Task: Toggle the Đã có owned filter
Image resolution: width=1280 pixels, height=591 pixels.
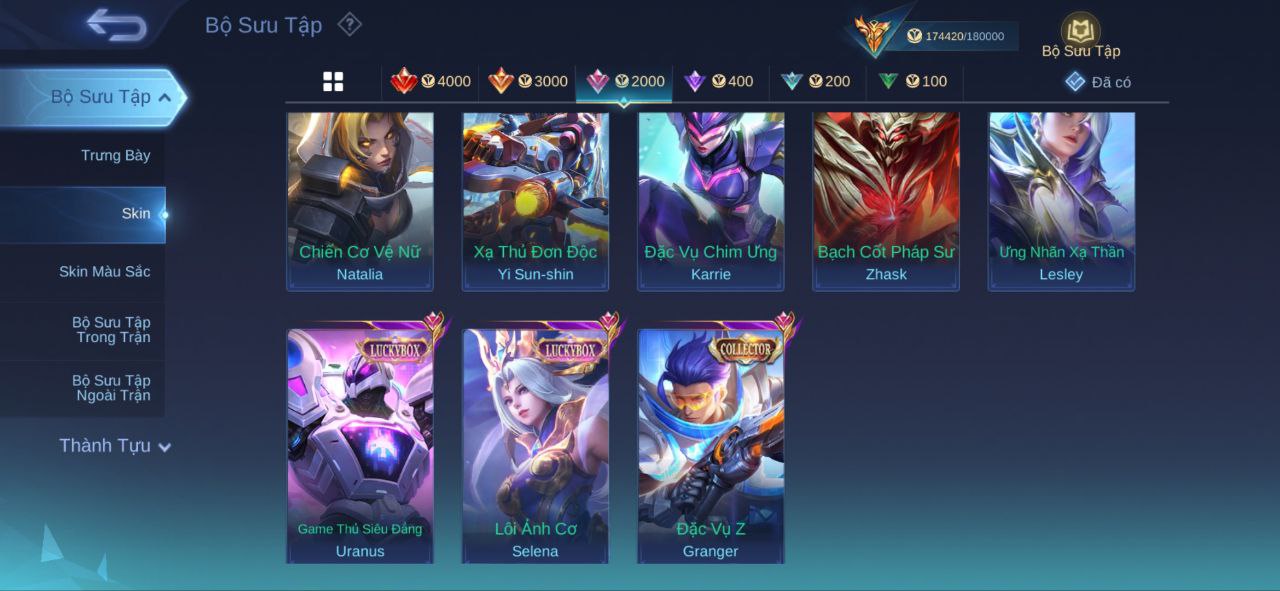Action: (1098, 82)
